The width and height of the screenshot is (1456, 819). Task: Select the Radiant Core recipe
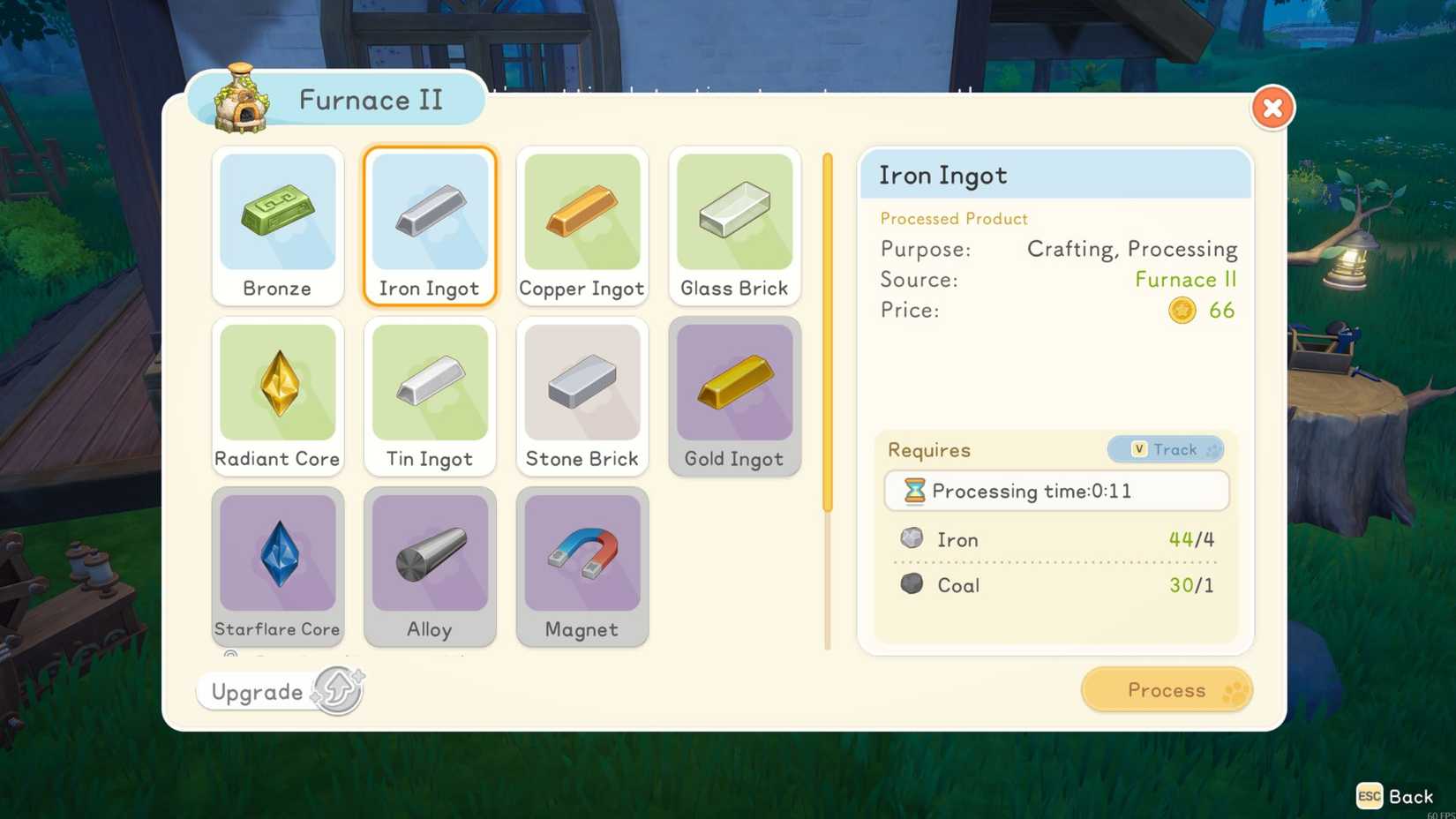coord(277,395)
